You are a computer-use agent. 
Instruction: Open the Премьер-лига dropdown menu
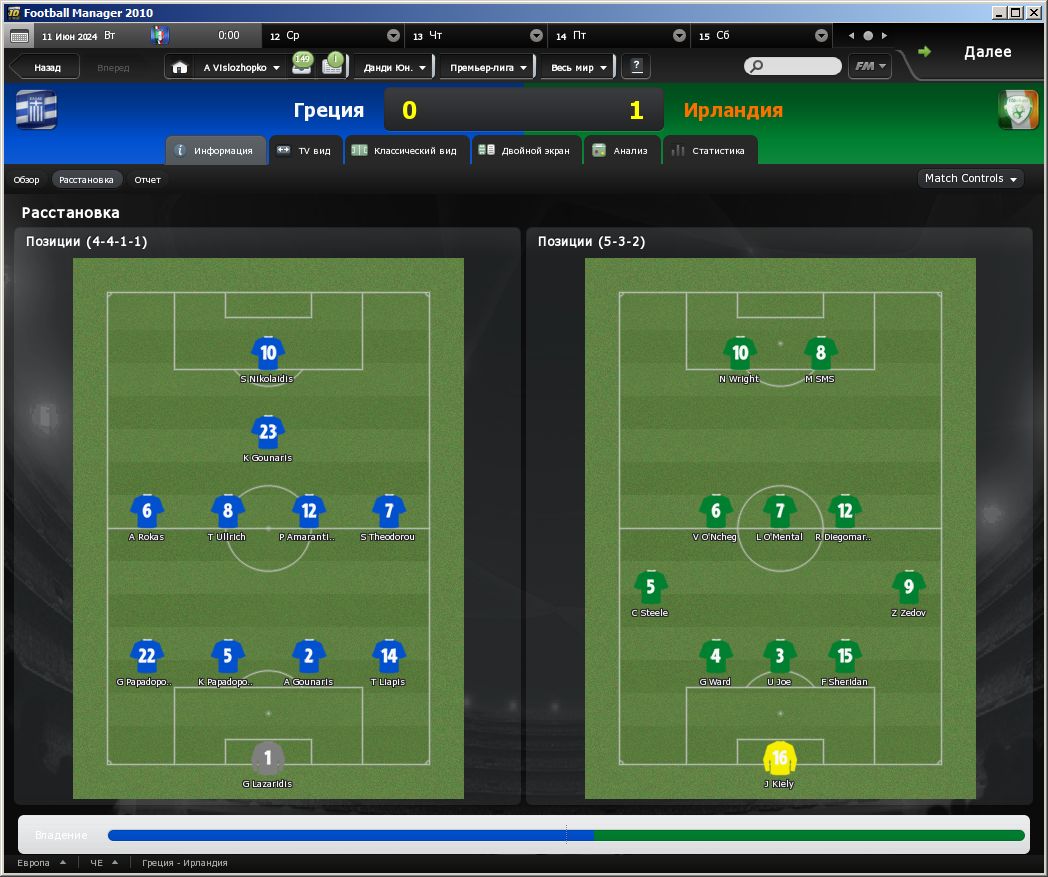coord(488,68)
